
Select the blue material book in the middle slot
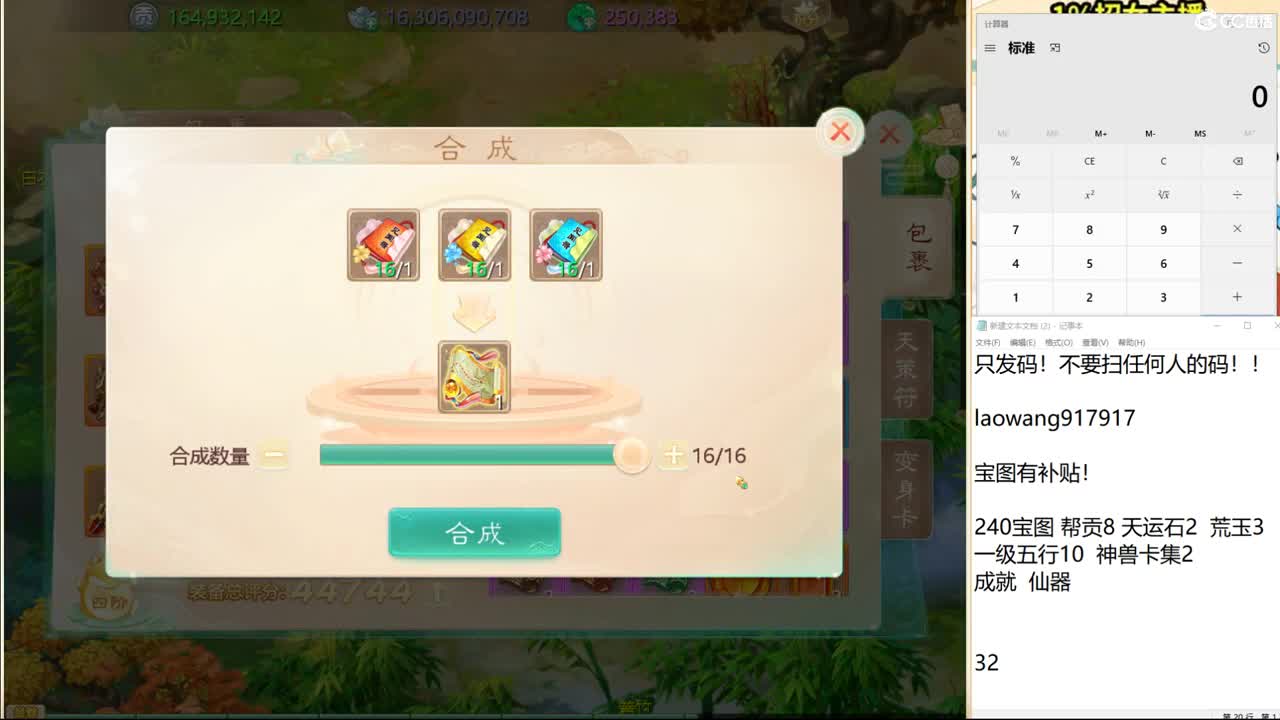point(474,244)
